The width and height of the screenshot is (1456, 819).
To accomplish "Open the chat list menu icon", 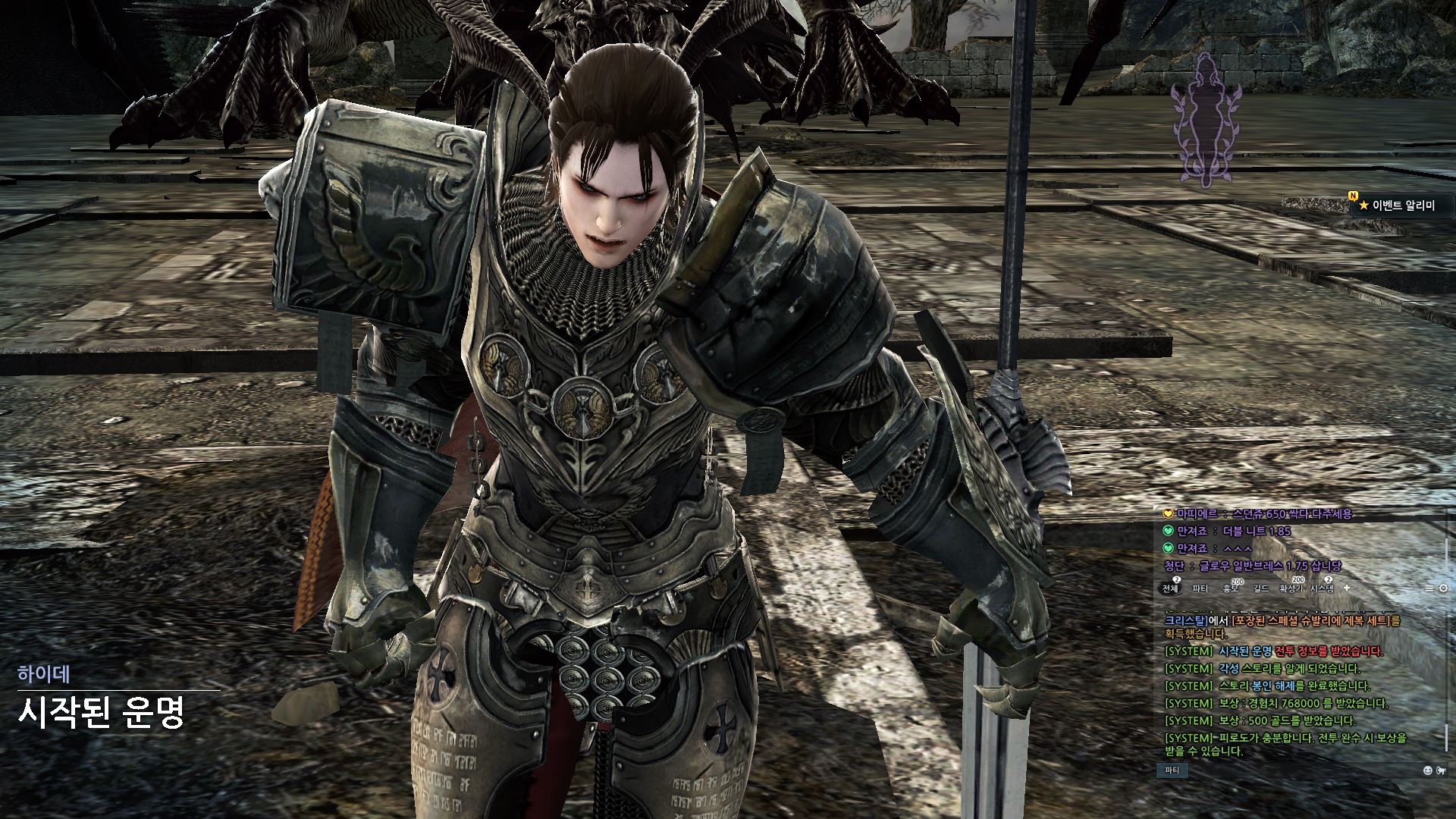I will pos(1429,588).
